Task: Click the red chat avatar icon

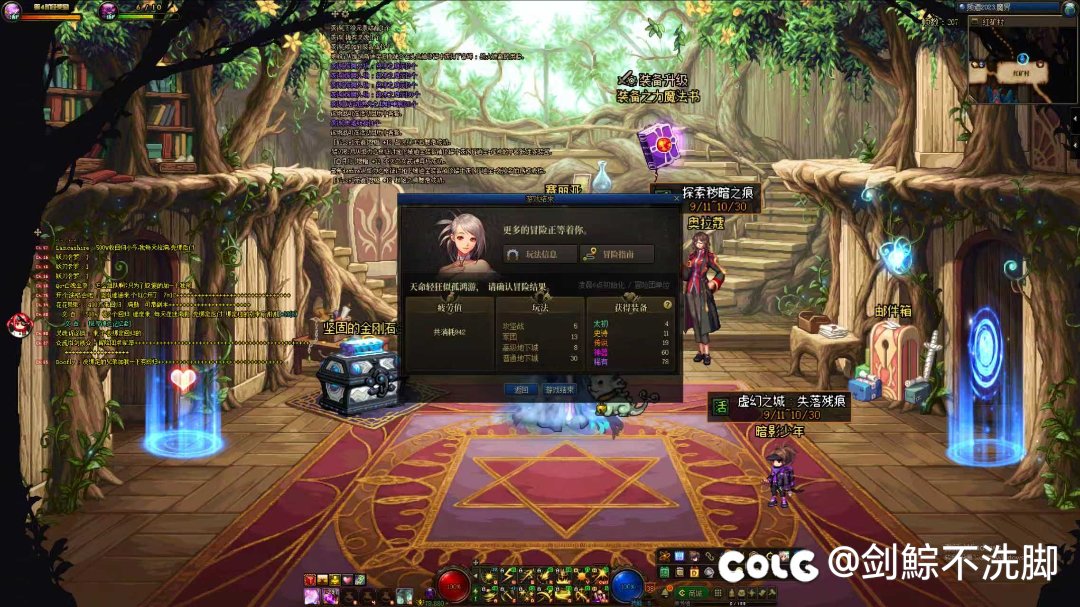Action: pos(19,324)
